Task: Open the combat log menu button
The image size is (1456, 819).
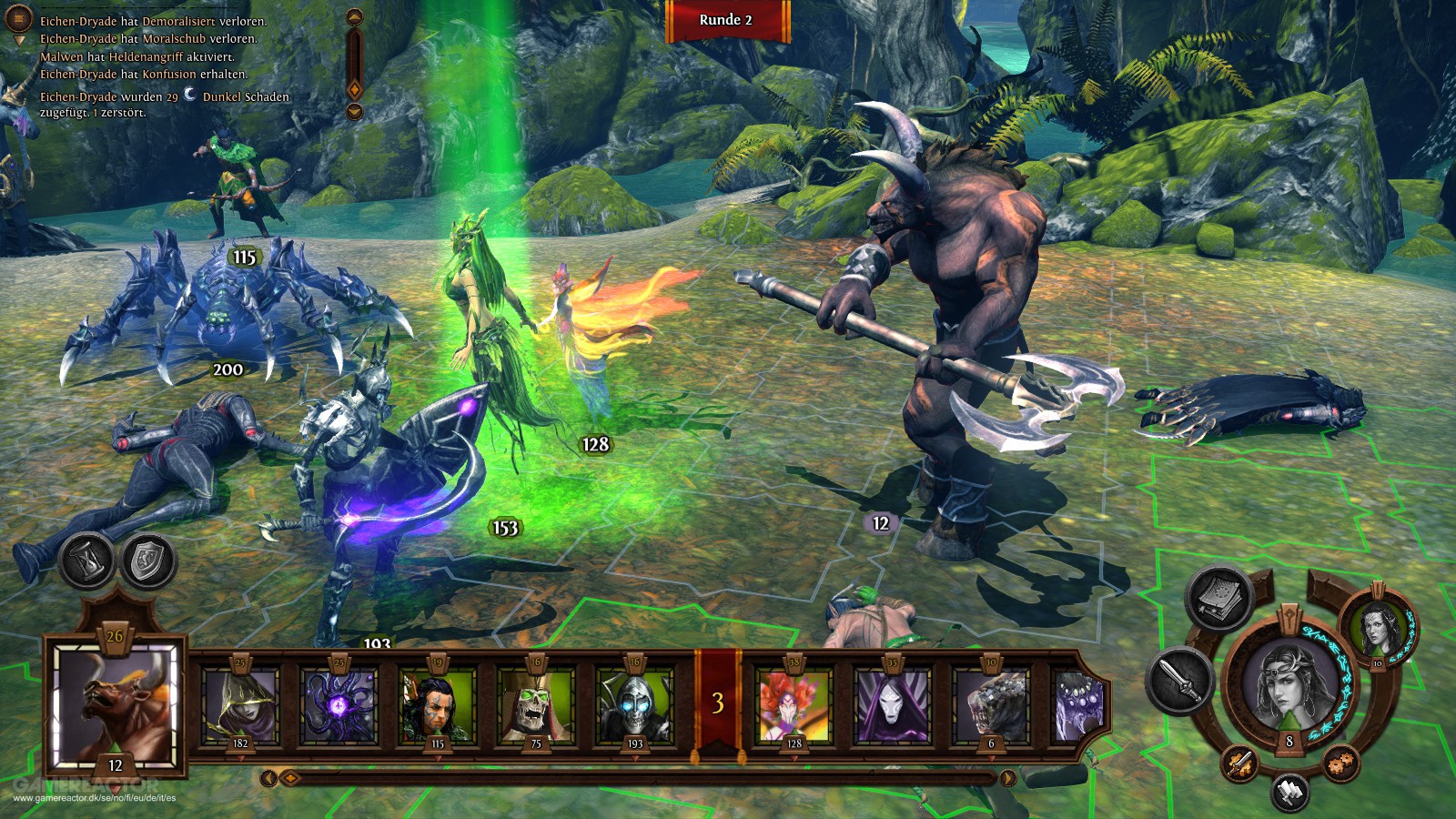Action: (19, 18)
